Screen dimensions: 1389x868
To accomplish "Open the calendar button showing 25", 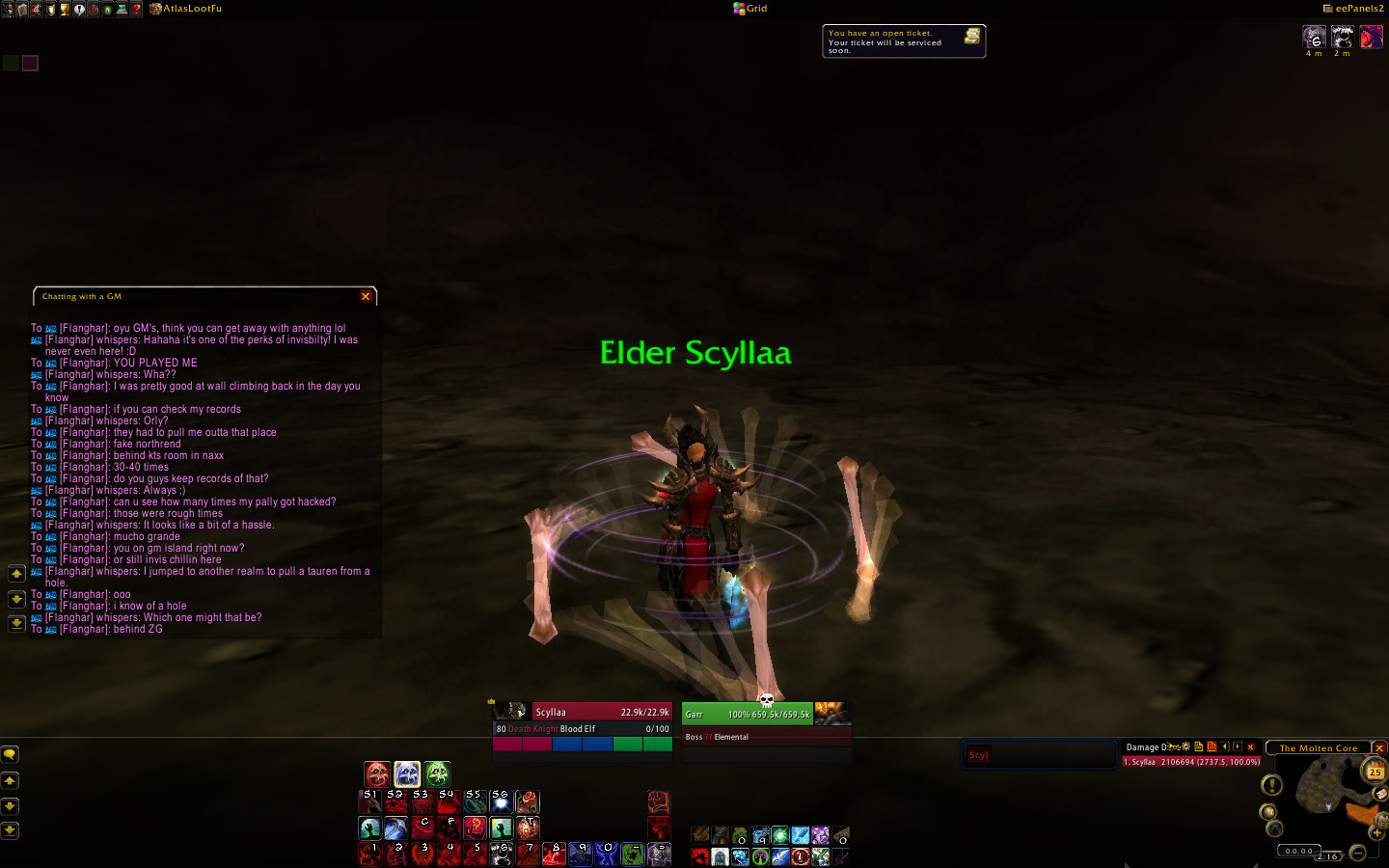I will point(1375,772).
